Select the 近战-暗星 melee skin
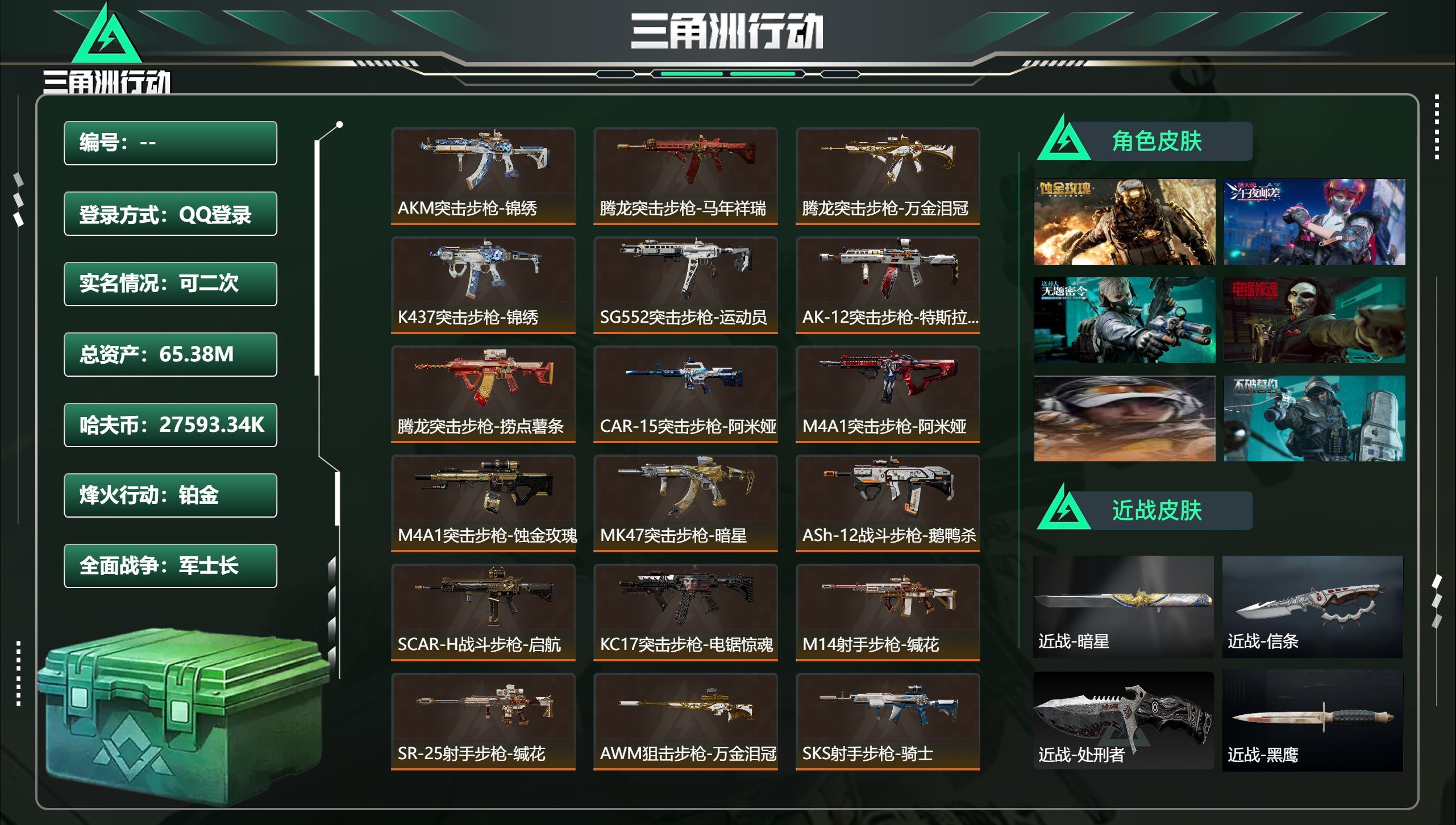Viewport: 1456px width, 825px height. (x=1123, y=606)
